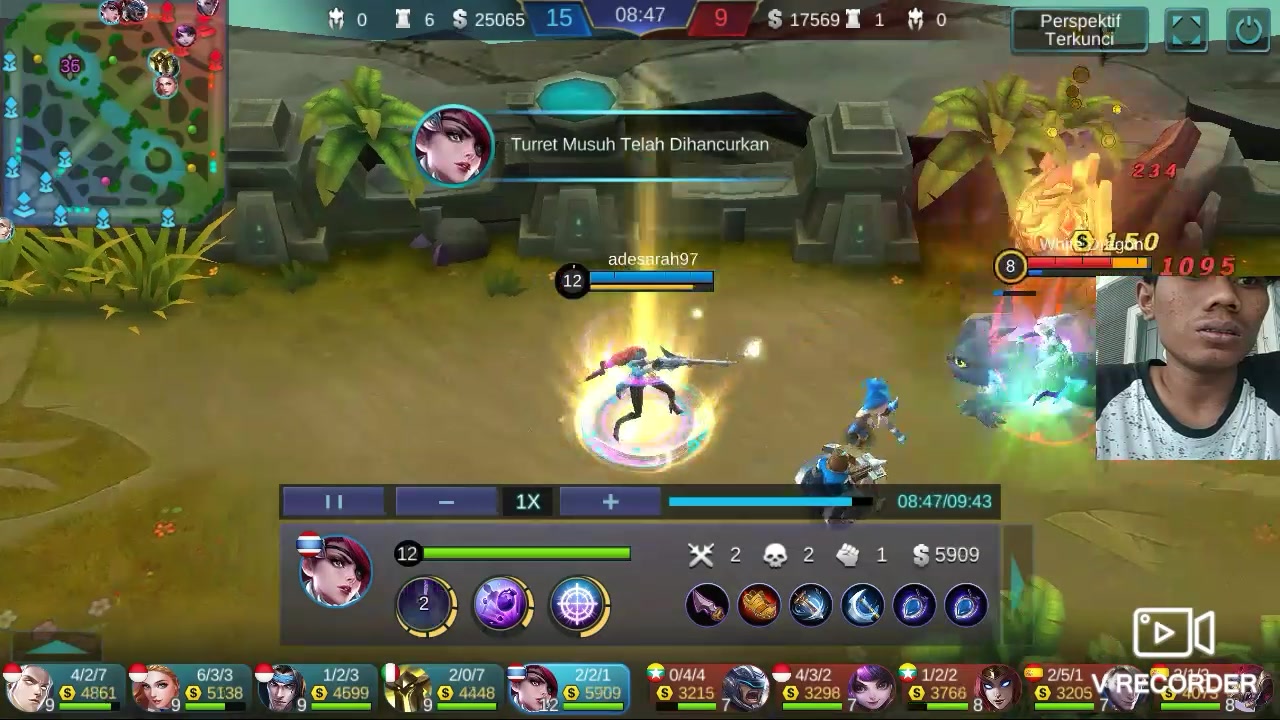Inspect the dagger item slot
The image size is (1280, 720).
[707, 605]
